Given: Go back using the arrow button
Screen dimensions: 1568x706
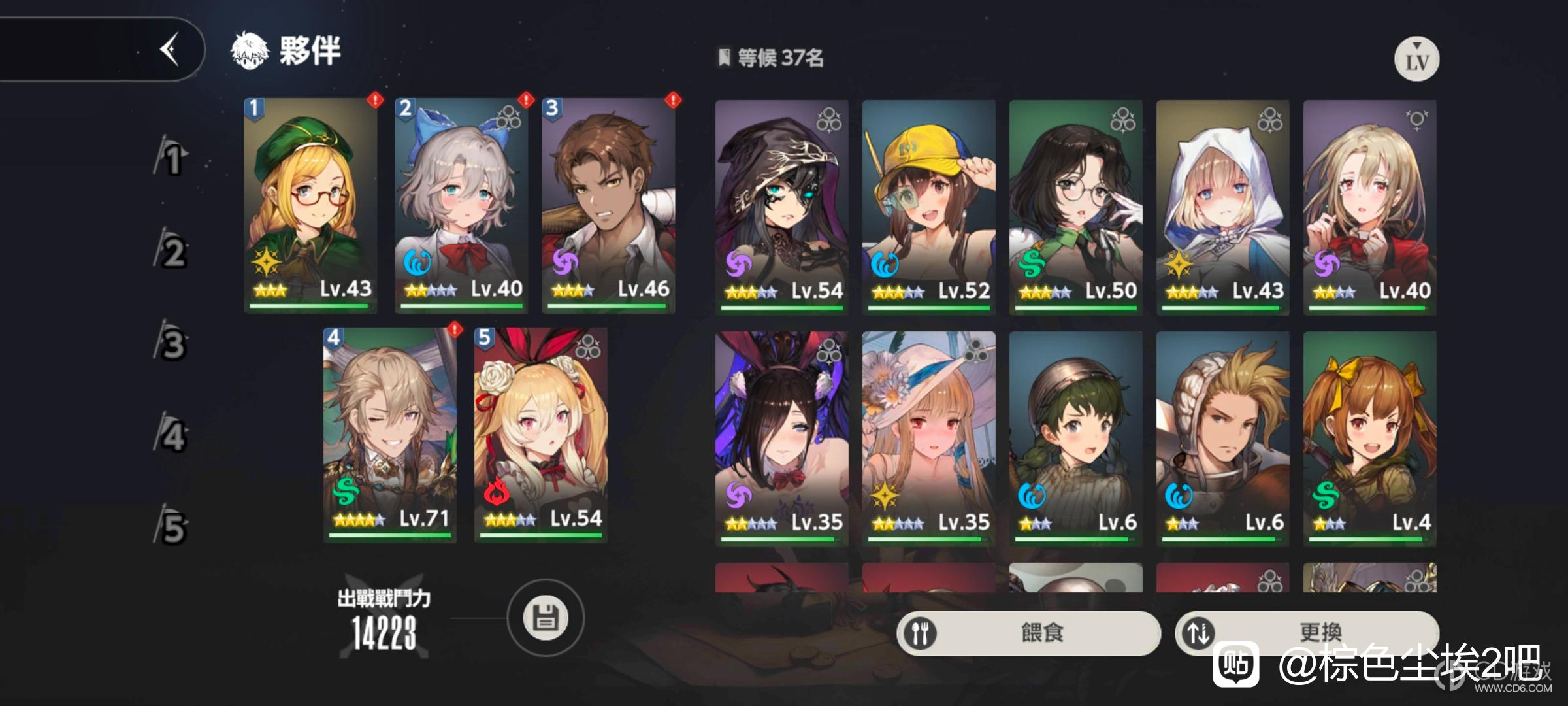Looking at the screenshot, I should (170, 49).
